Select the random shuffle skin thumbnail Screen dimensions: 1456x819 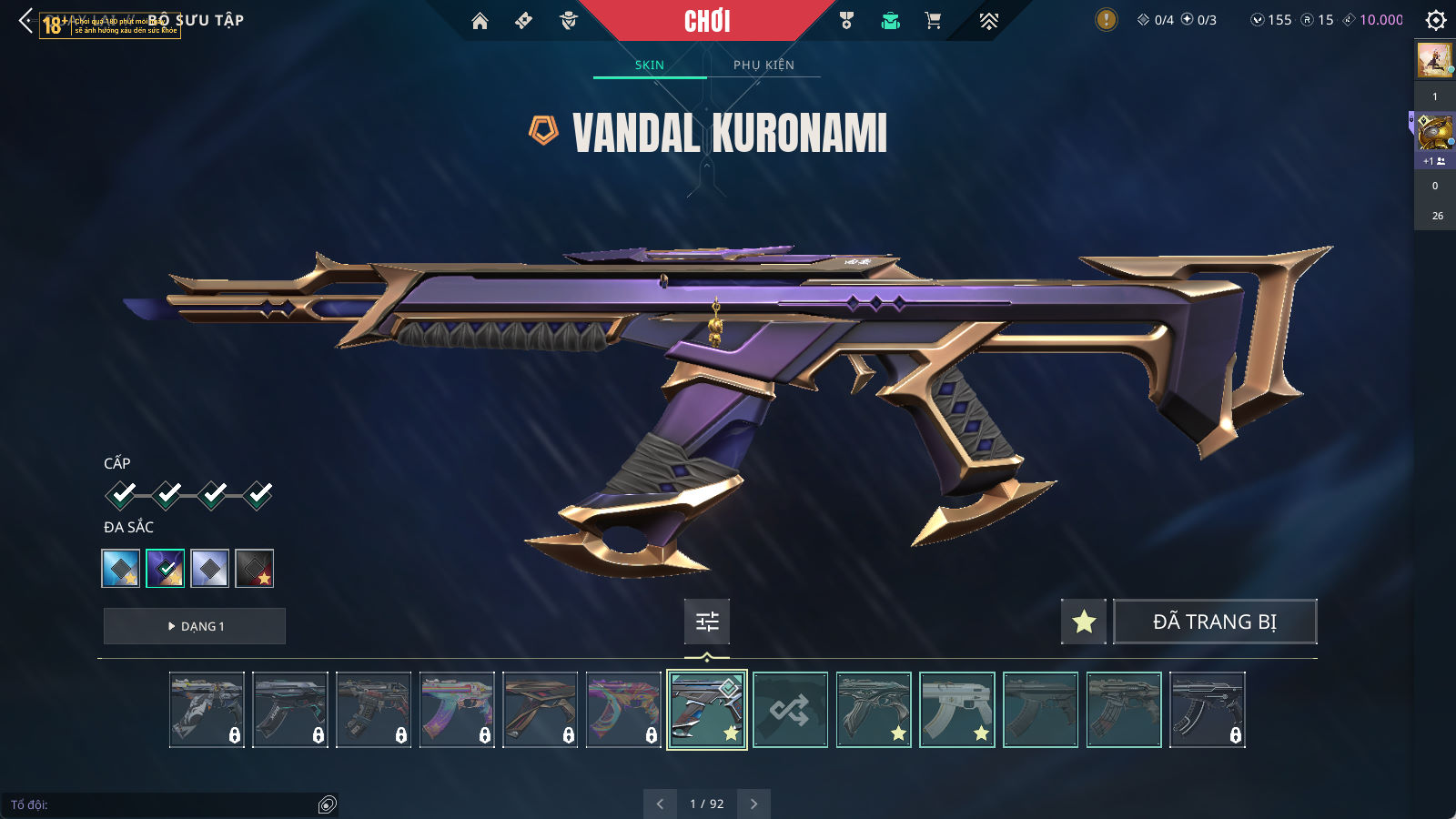(790, 710)
